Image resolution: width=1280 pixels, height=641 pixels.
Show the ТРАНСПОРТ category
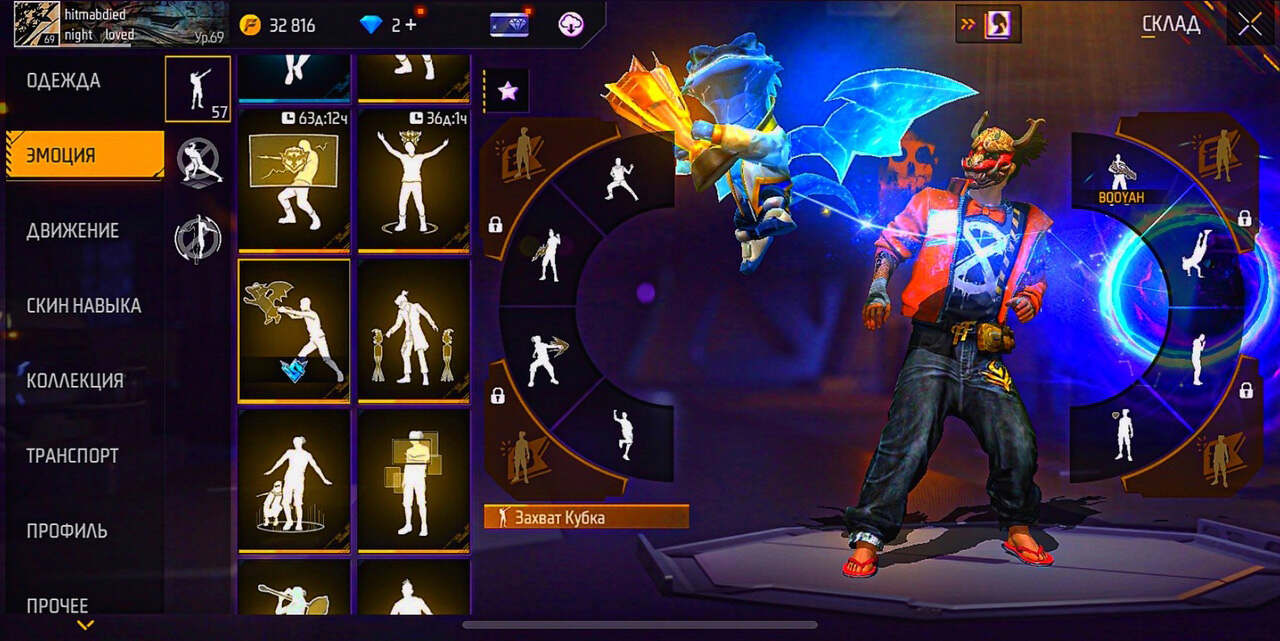[73, 456]
